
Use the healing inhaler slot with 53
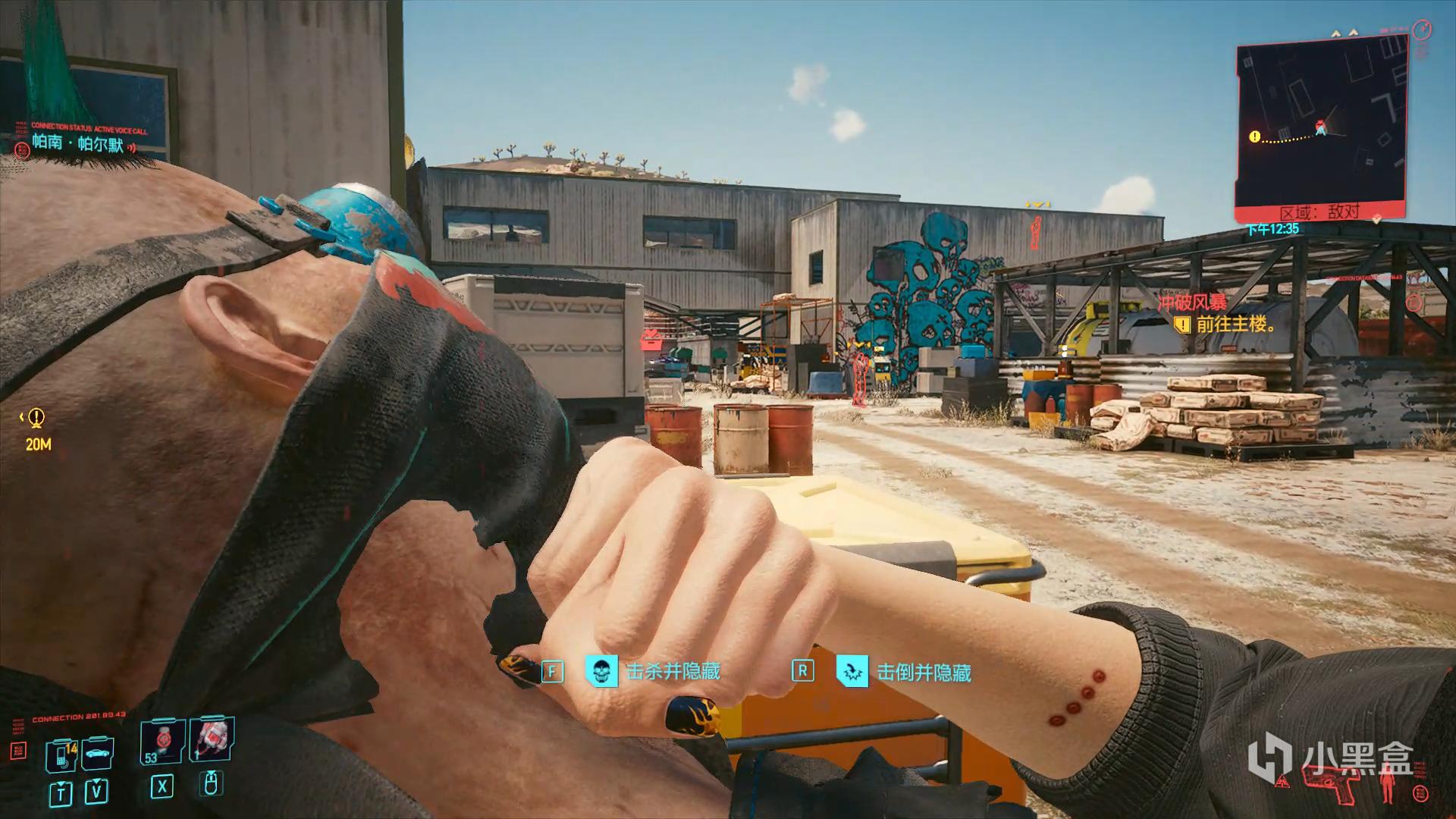(162, 742)
